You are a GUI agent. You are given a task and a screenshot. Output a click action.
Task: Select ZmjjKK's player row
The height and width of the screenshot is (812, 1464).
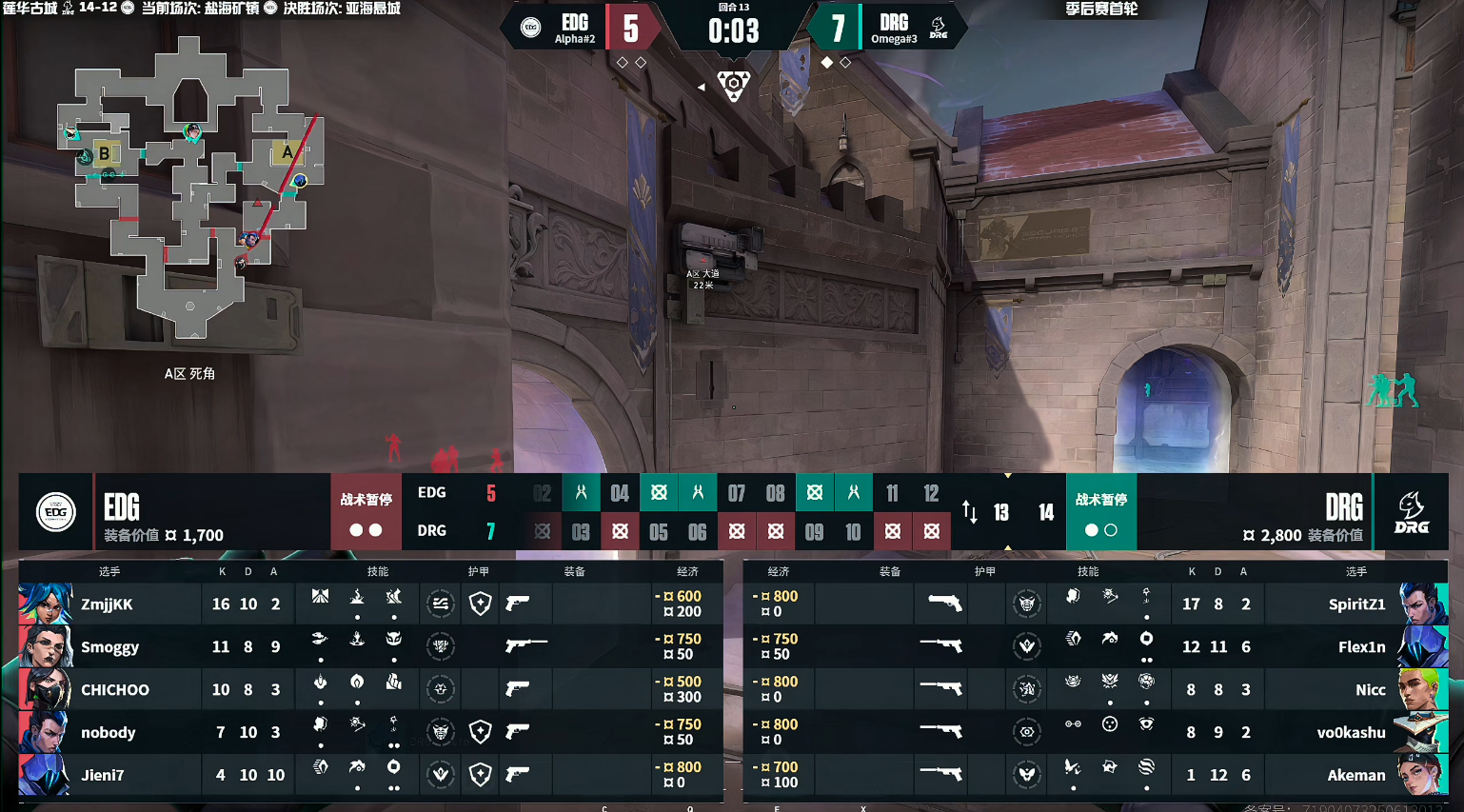(x=107, y=604)
